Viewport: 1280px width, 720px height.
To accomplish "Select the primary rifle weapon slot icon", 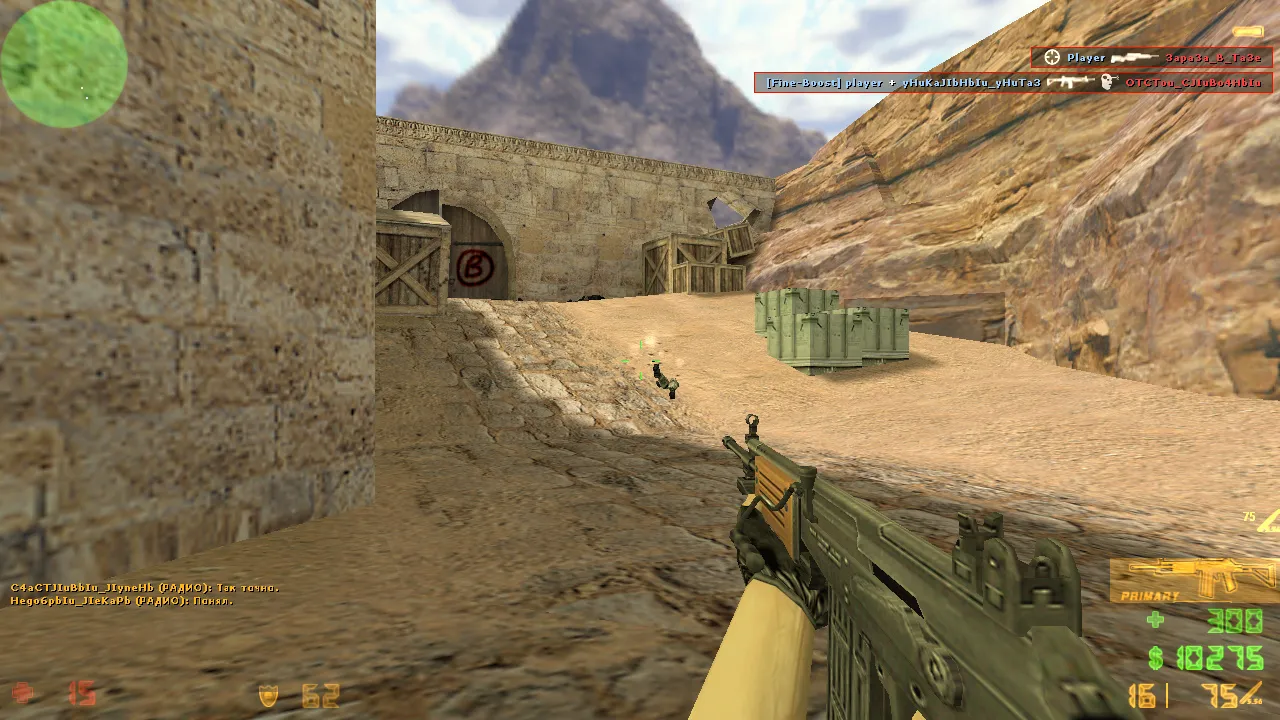I will pyautogui.click(x=1193, y=580).
